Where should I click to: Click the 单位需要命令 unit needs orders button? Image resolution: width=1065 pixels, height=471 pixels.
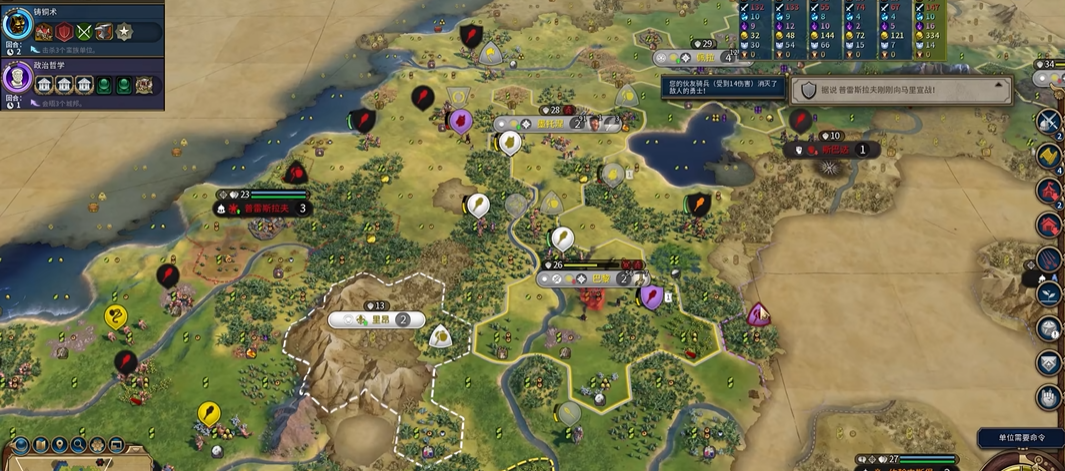1020,438
